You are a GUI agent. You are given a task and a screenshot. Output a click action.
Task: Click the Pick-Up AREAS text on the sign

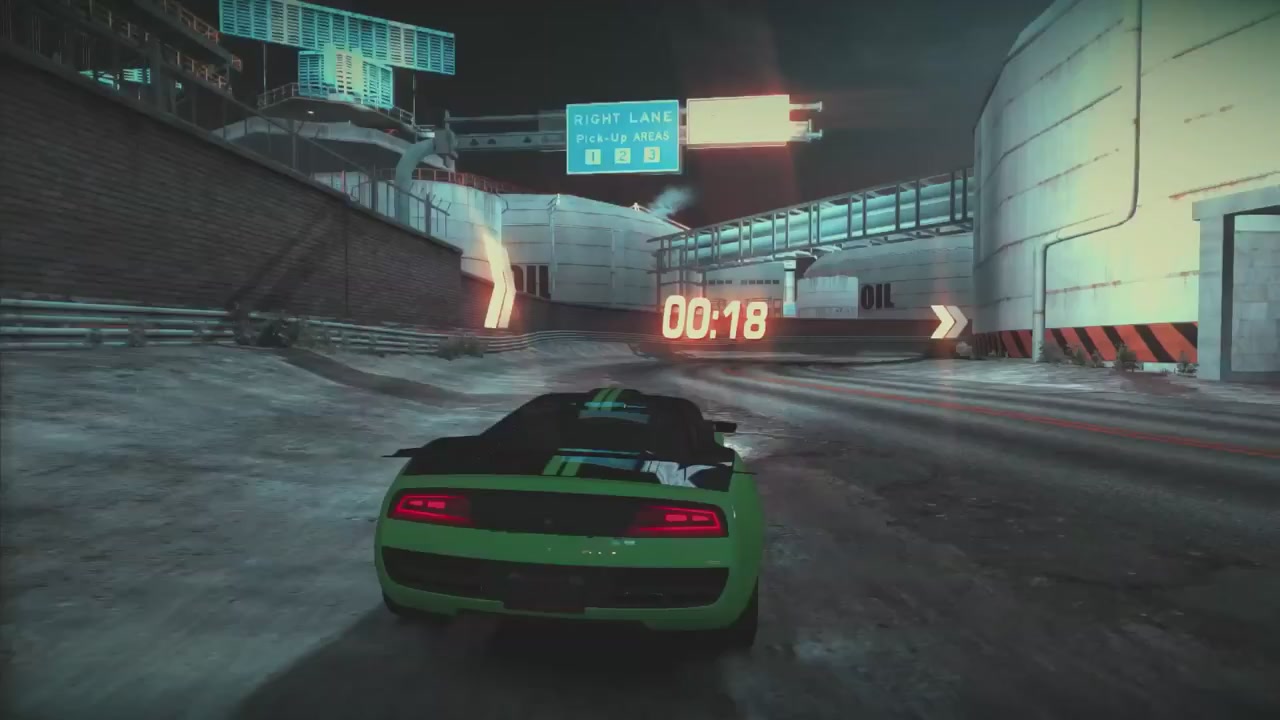click(623, 137)
